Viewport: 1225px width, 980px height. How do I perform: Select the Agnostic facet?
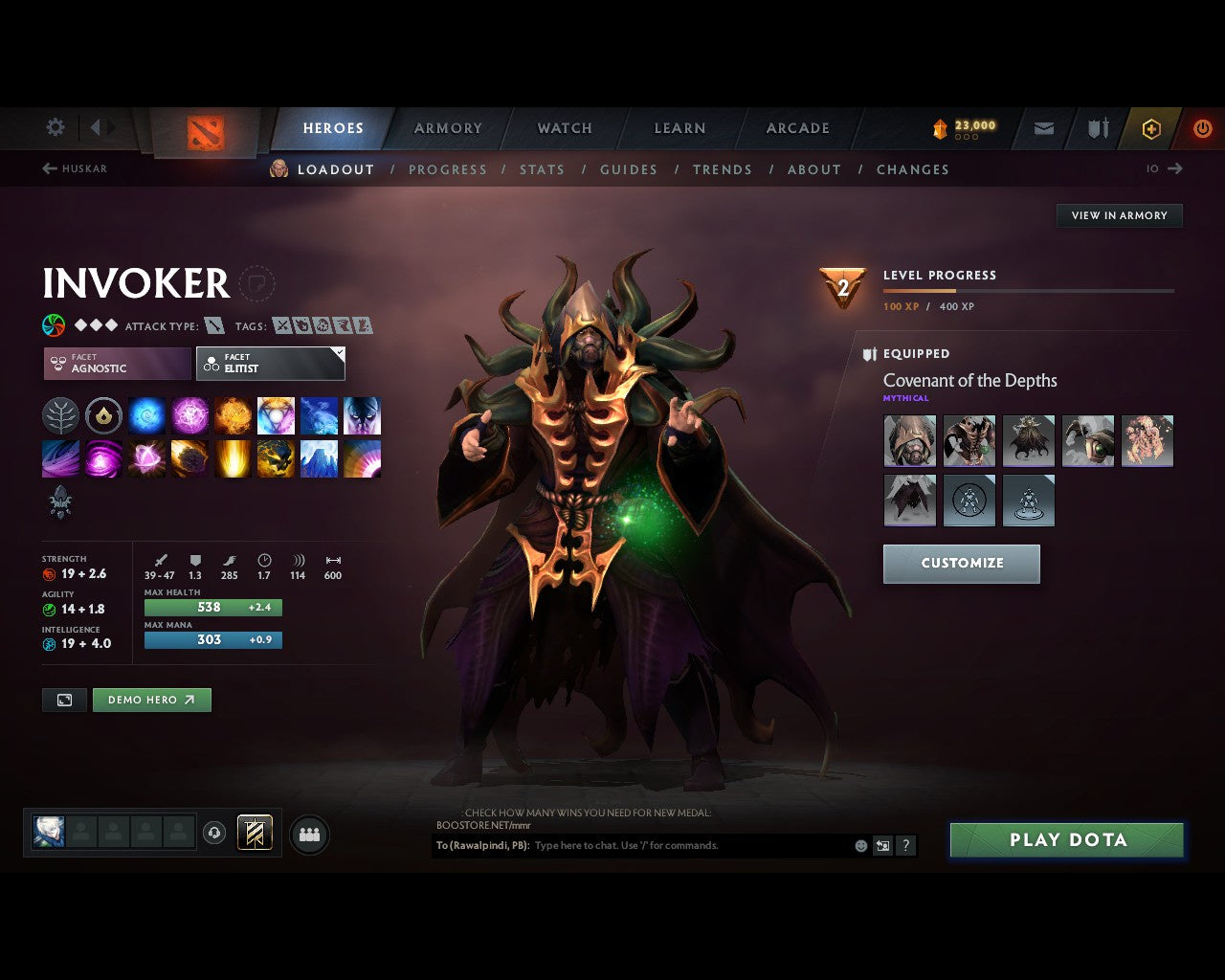click(115, 364)
